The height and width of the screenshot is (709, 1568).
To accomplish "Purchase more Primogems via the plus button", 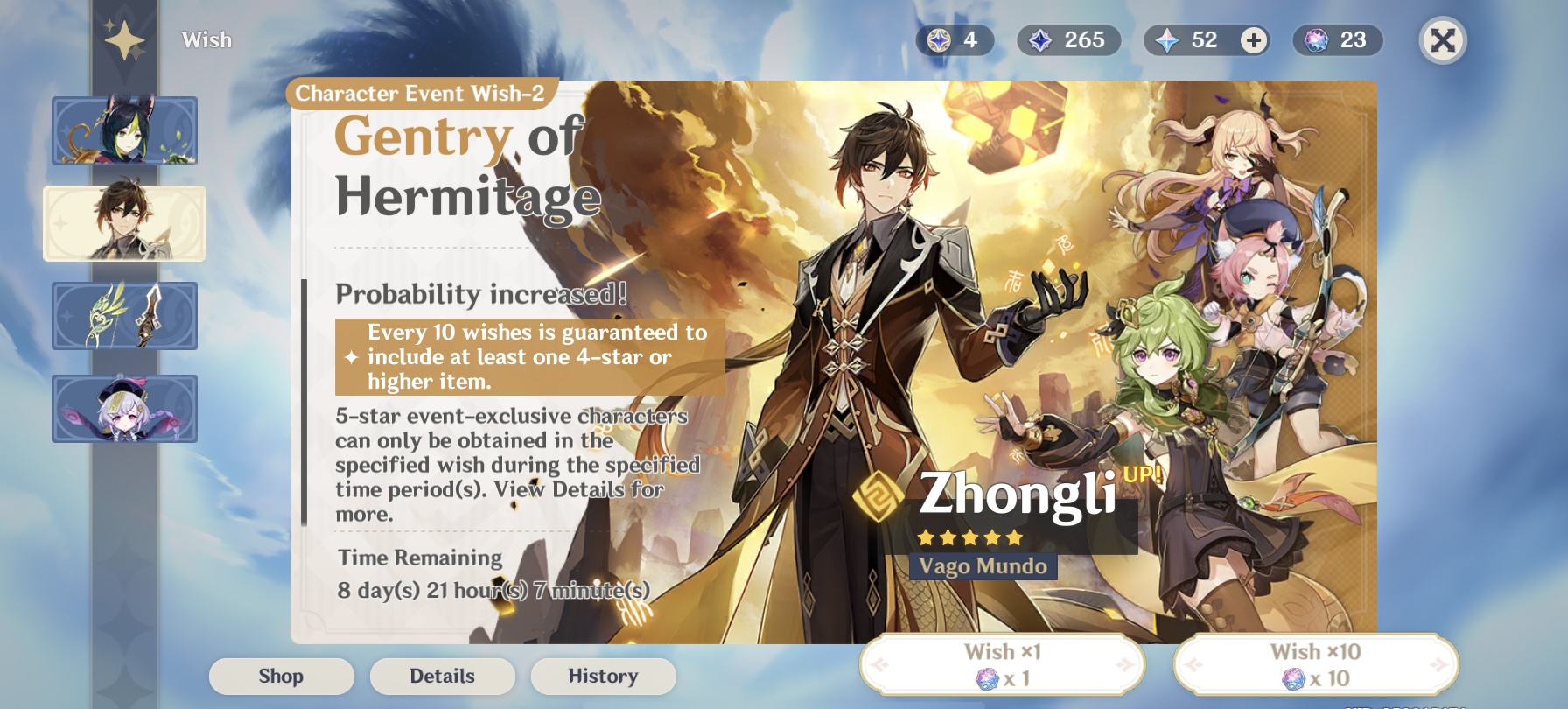I will click(x=1255, y=39).
